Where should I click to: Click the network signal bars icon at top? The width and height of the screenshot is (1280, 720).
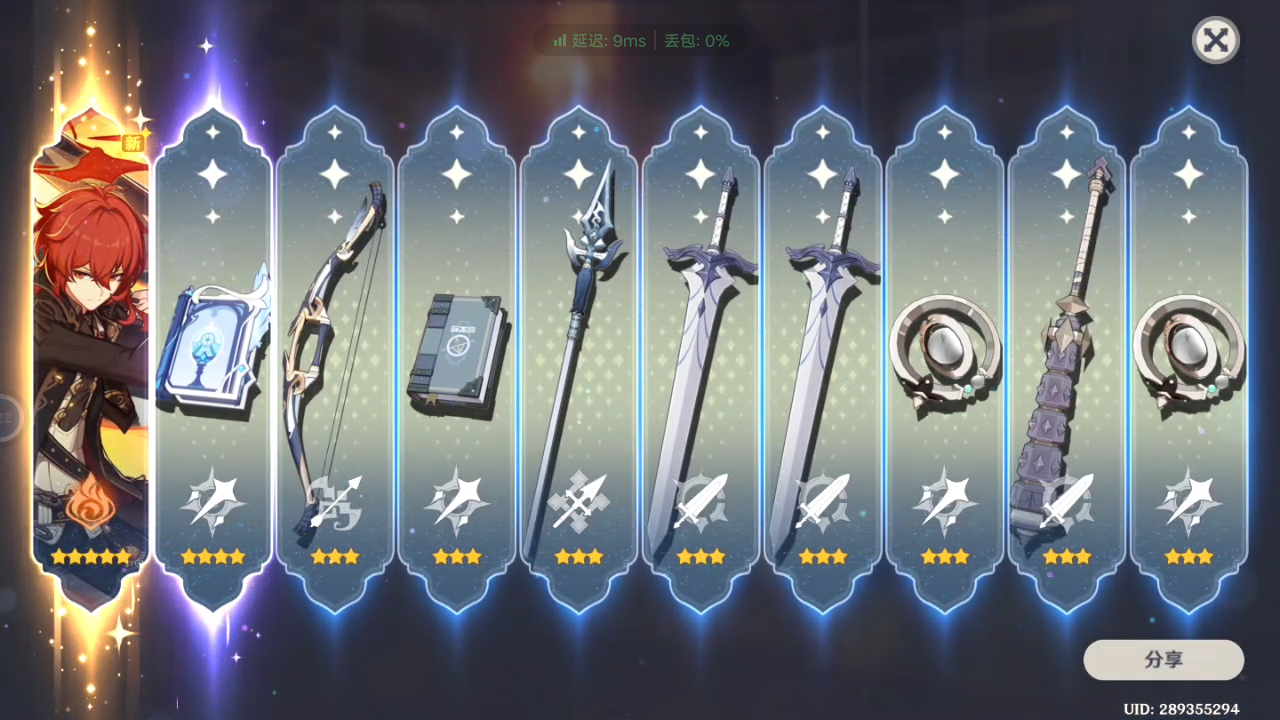tap(559, 42)
